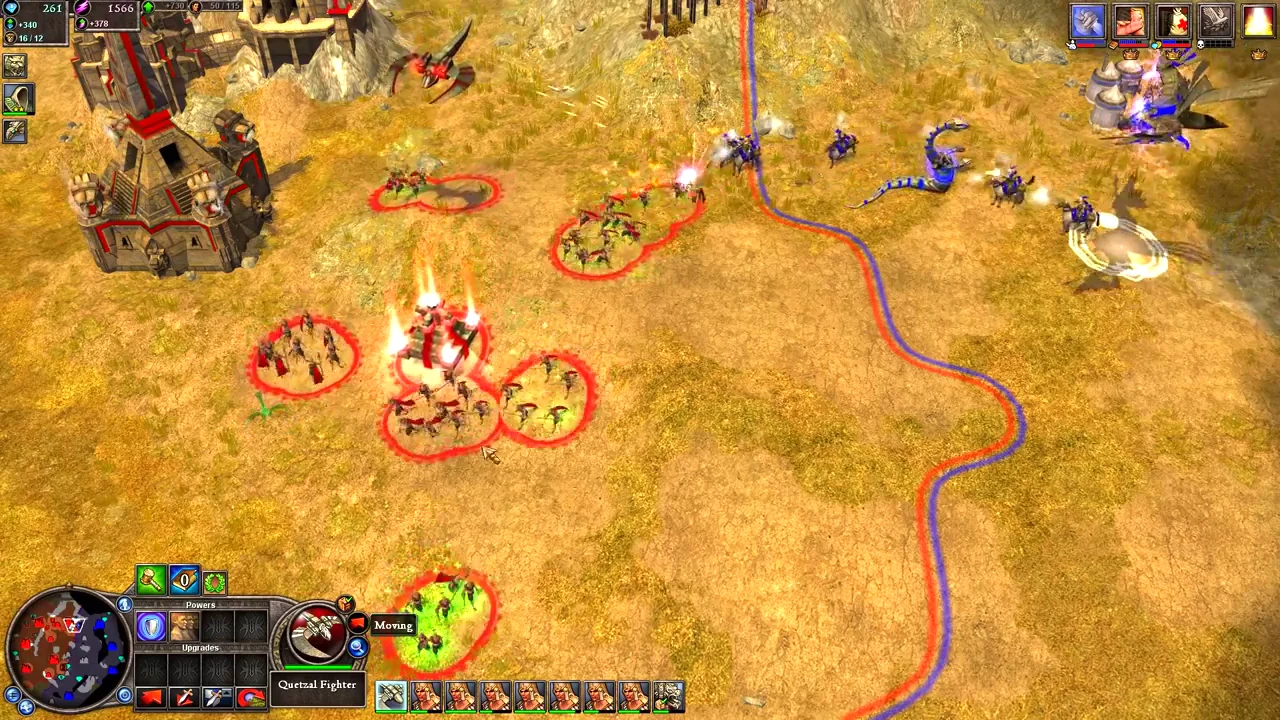
Task: Open the green hammer build menu icon
Action: tap(150, 581)
